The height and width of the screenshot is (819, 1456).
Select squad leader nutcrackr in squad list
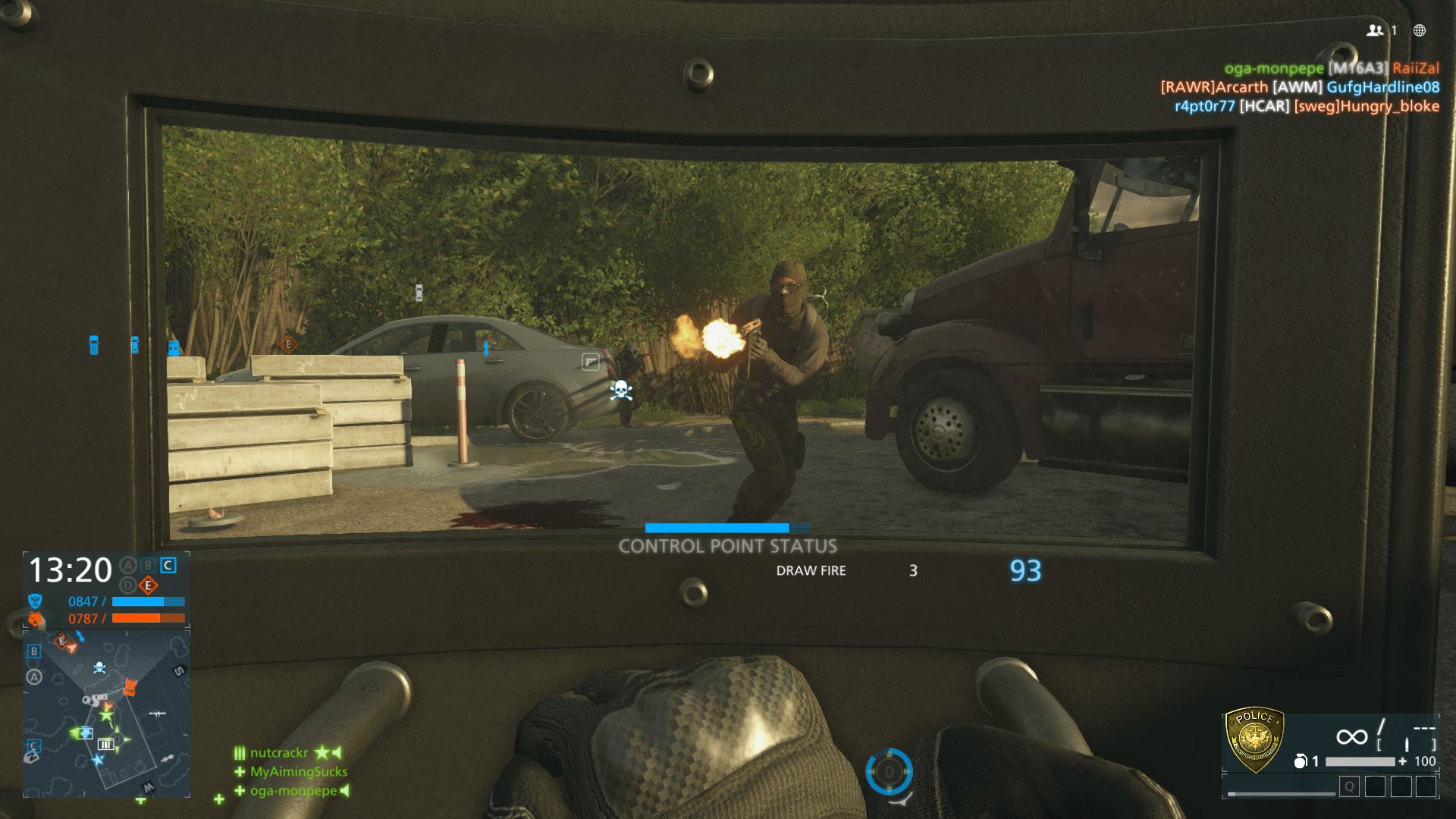[x=279, y=753]
